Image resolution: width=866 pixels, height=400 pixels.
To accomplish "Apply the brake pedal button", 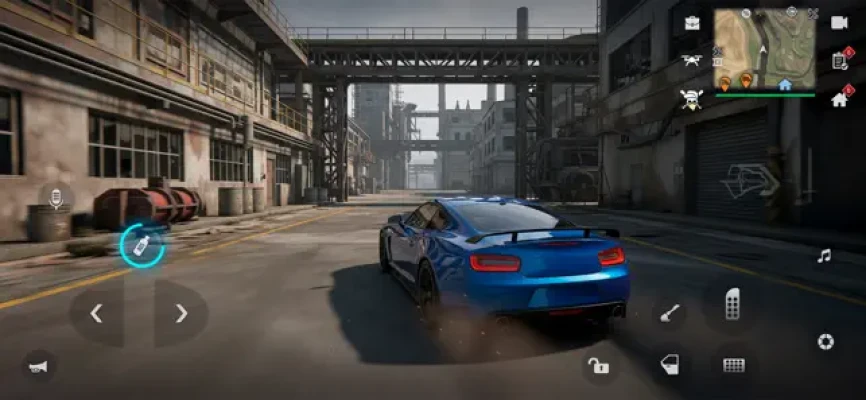I will tap(734, 365).
